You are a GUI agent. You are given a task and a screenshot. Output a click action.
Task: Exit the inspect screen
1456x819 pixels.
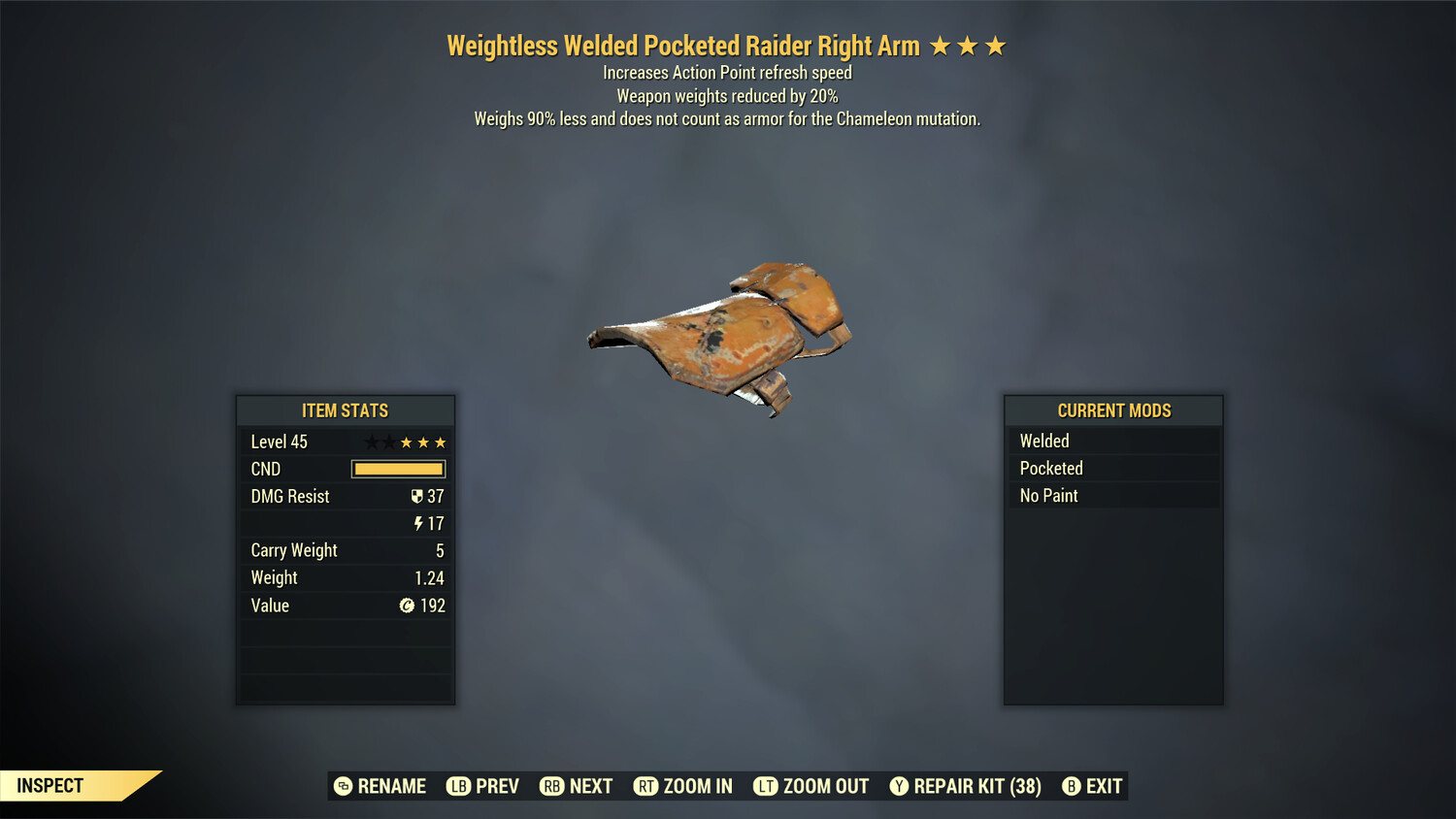[x=1092, y=786]
